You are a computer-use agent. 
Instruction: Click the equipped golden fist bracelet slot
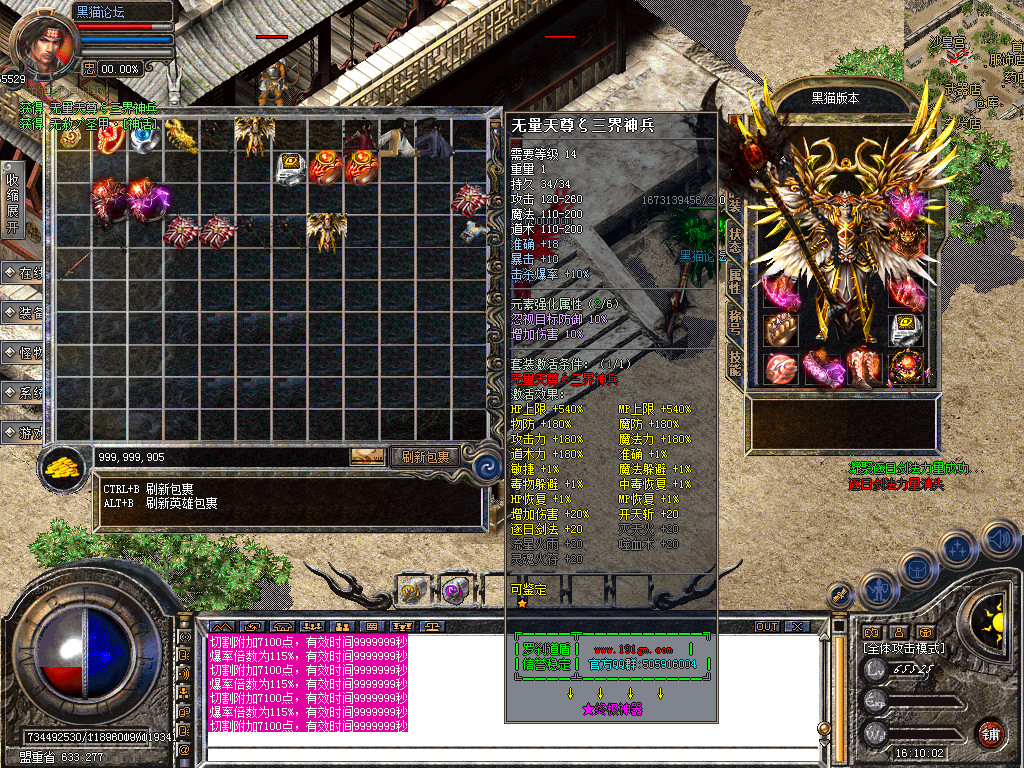click(779, 329)
